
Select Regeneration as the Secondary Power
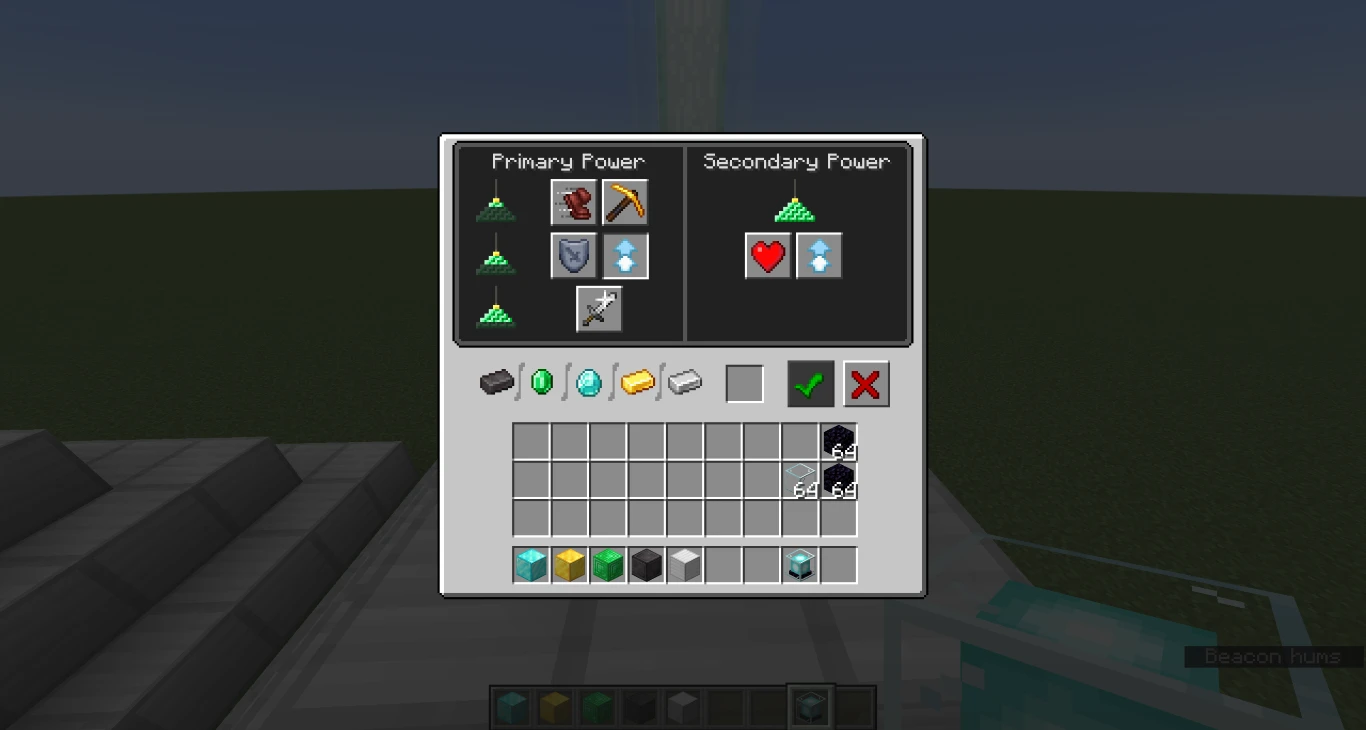(x=767, y=255)
